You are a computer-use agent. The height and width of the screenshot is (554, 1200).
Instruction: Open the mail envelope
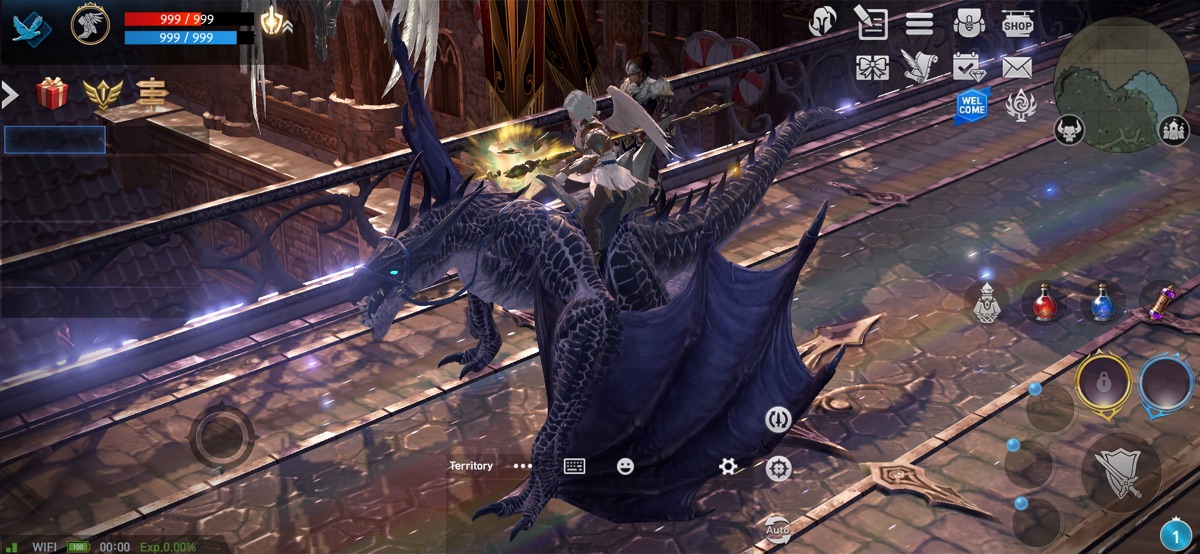coord(1017,67)
